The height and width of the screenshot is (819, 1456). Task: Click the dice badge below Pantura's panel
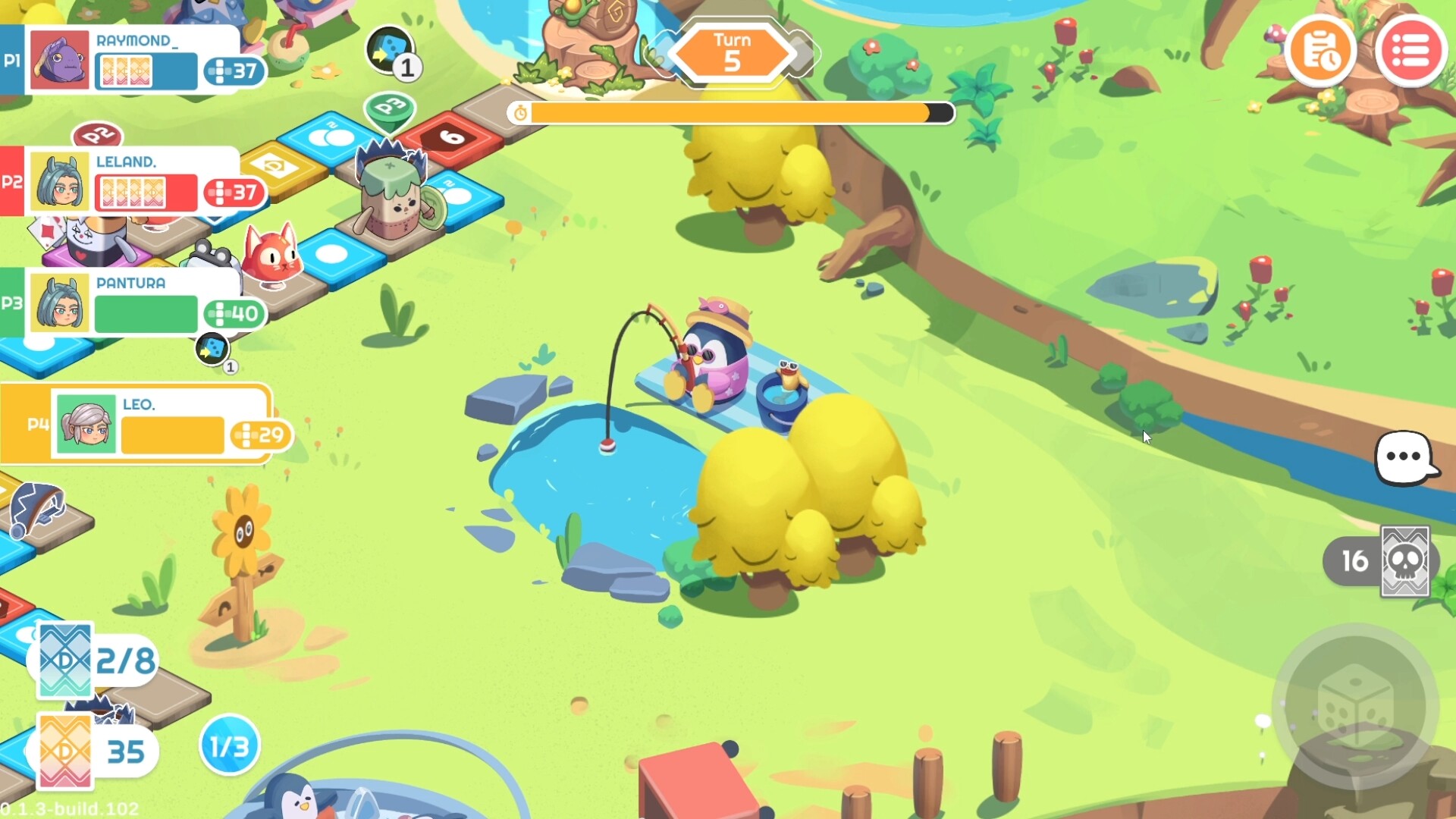pyautogui.click(x=213, y=349)
